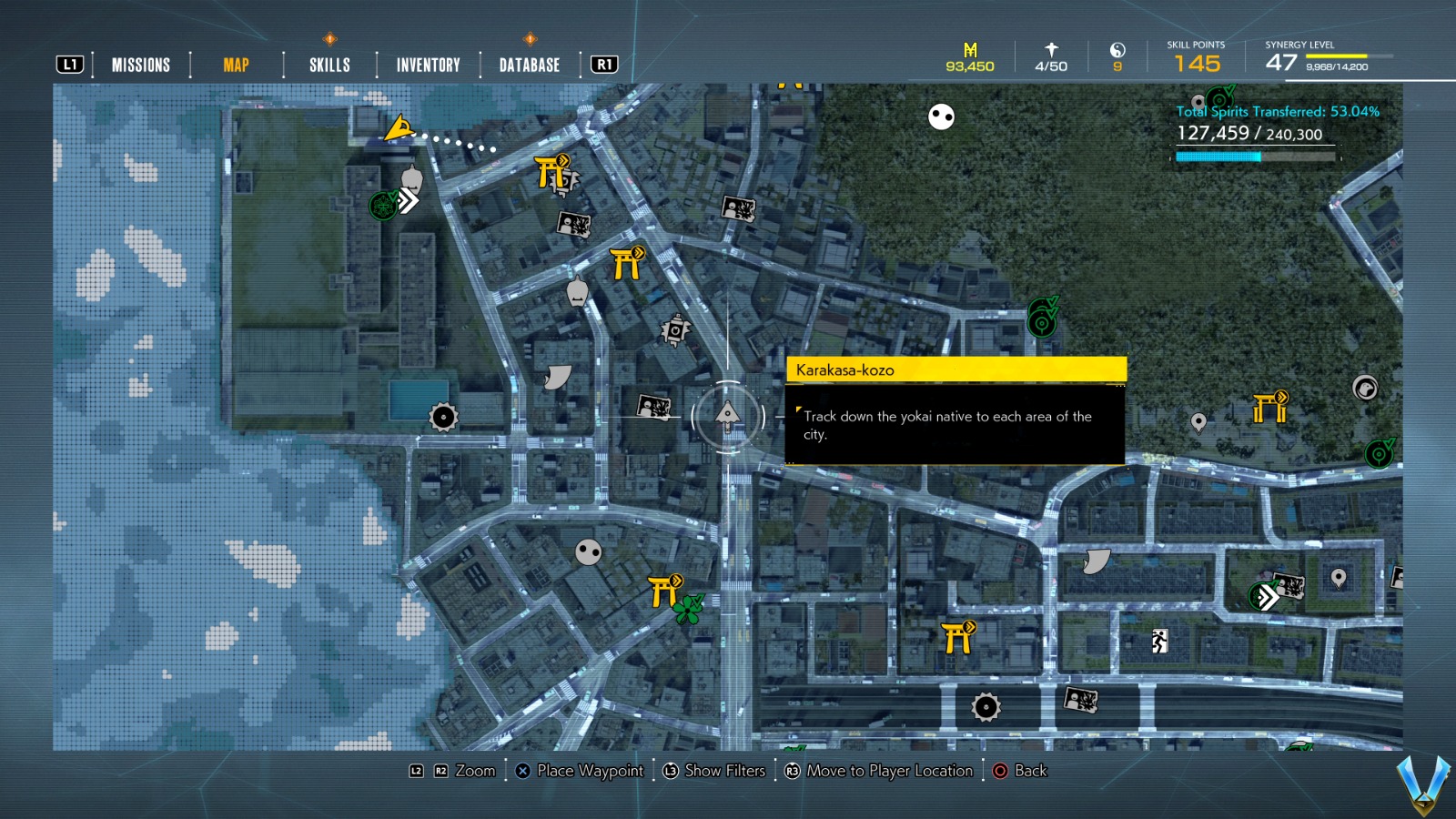
Task: Click the cat photo collectible icon near map center
Action: click(652, 407)
